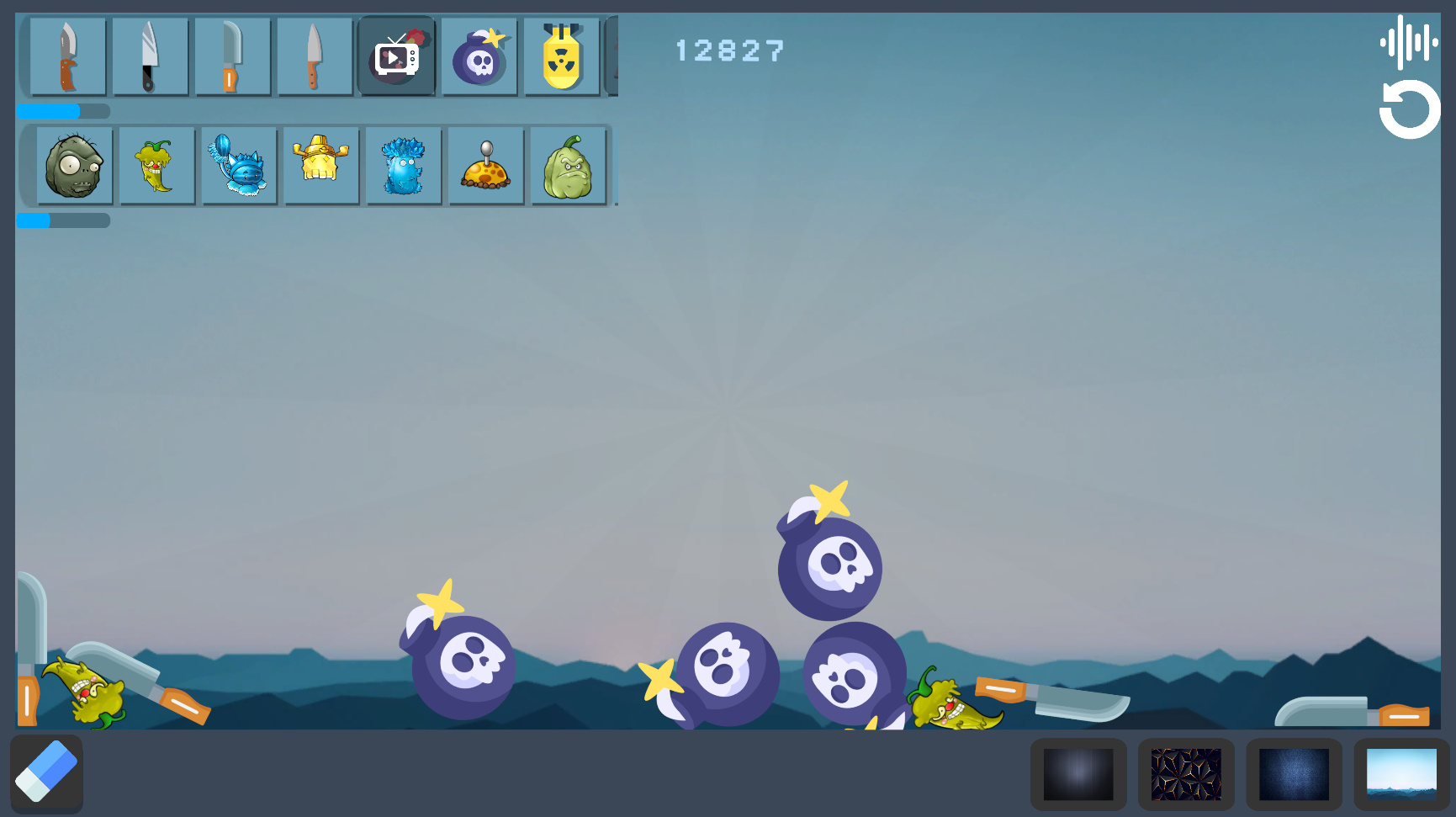This screenshot has height=817, width=1456.
Task: Select the folding pocket knife weapon
Action: (69, 56)
